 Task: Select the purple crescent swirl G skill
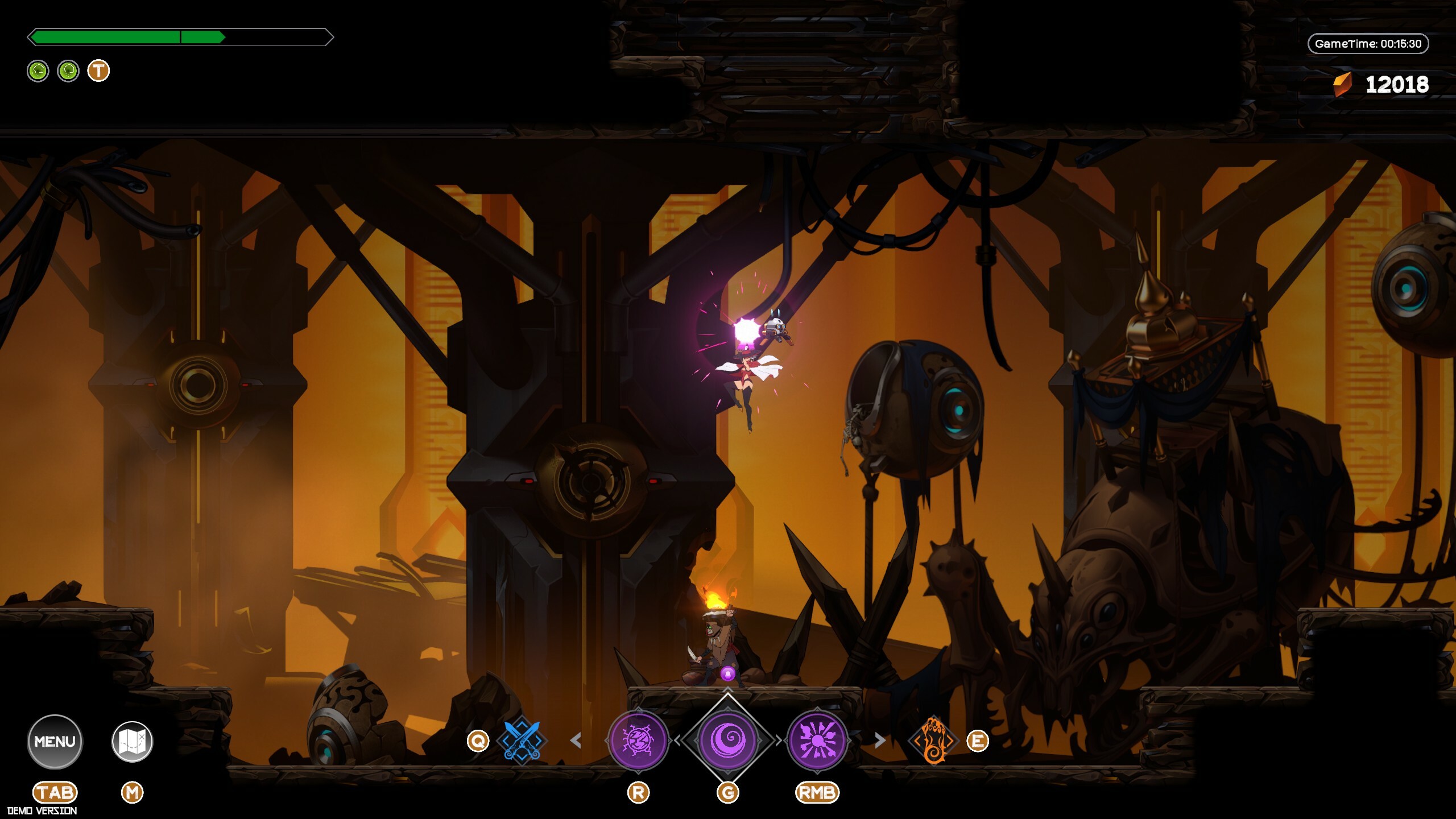[x=728, y=741]
